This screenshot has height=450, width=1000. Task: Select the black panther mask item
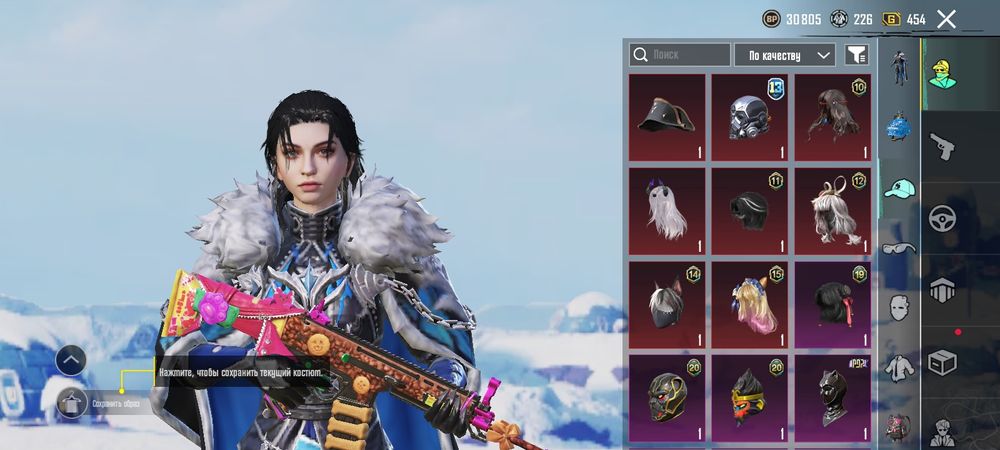pos(832,397)
